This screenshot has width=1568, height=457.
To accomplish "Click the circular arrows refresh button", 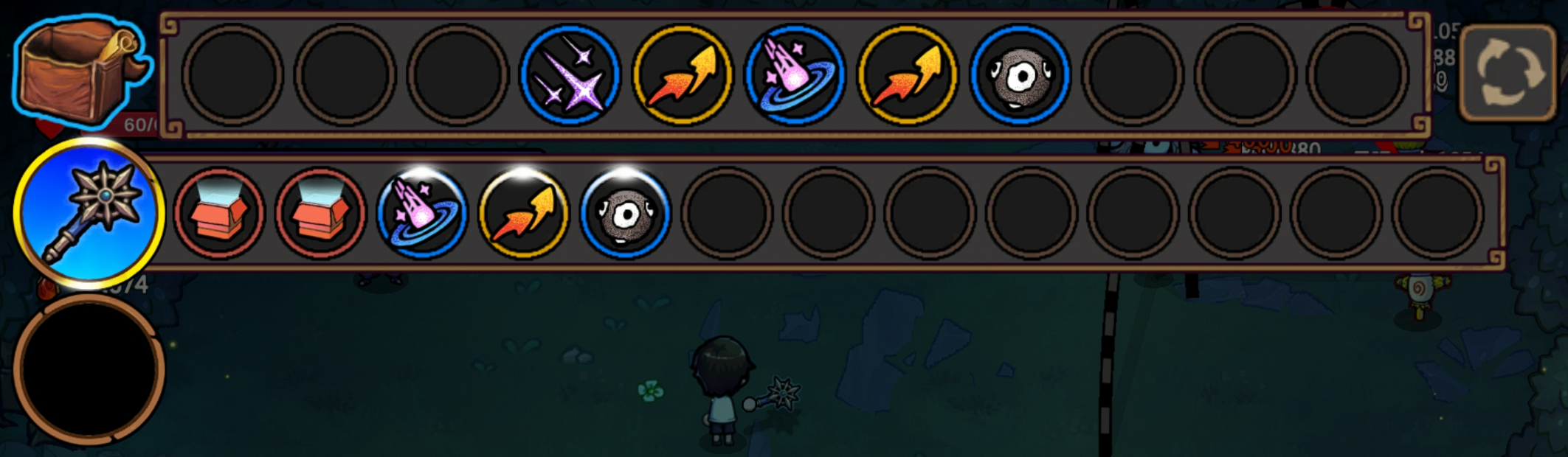I will 1509,72.
